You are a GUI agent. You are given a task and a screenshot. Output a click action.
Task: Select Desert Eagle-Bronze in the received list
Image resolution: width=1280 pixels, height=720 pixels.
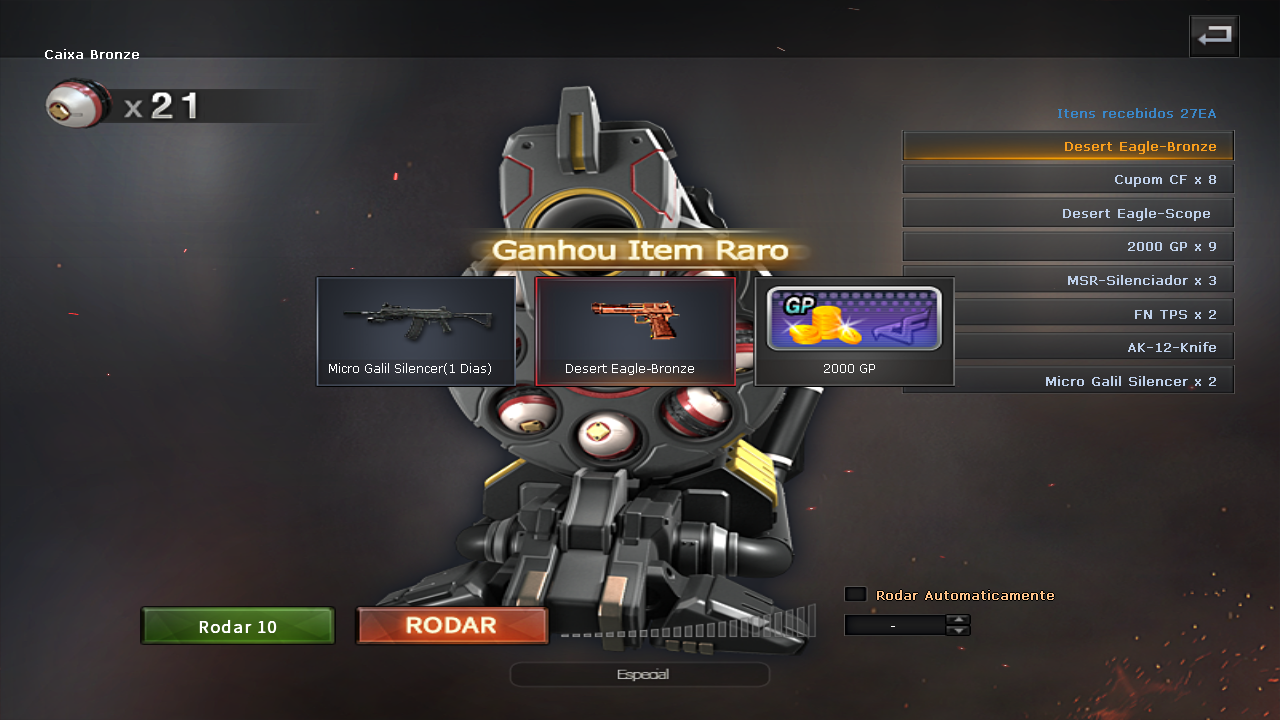[1068, 146]
